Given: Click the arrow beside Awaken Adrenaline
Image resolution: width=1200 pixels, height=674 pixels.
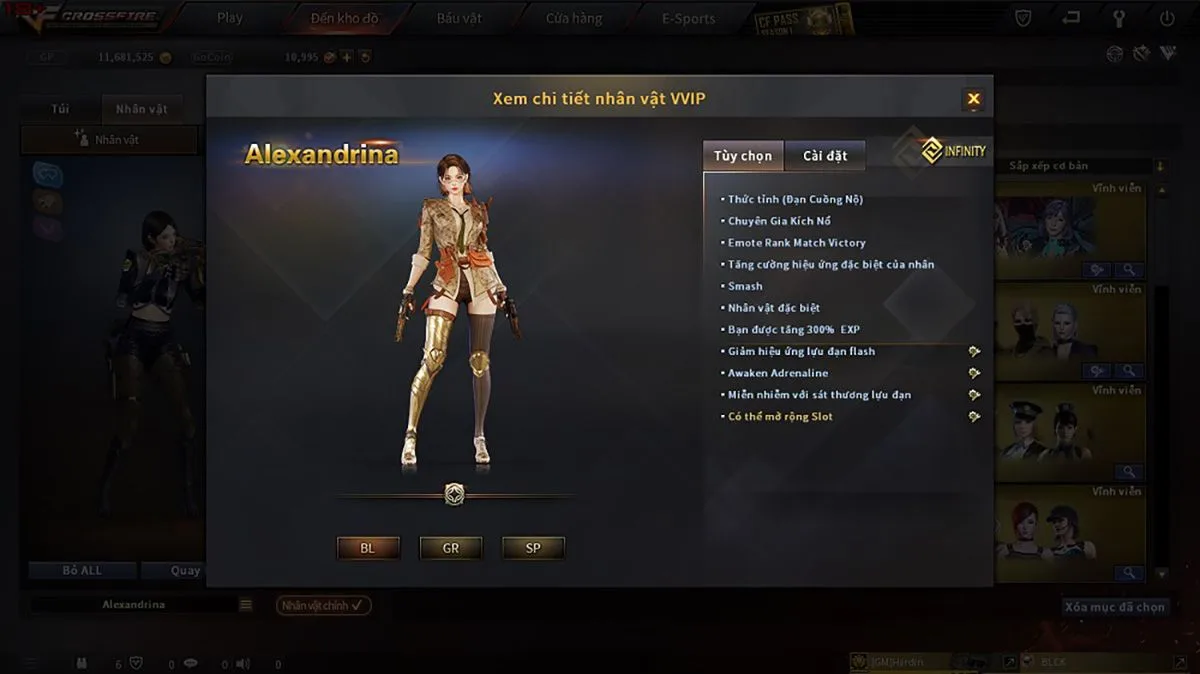Looking at the screenshot, I should click(974, 373).
